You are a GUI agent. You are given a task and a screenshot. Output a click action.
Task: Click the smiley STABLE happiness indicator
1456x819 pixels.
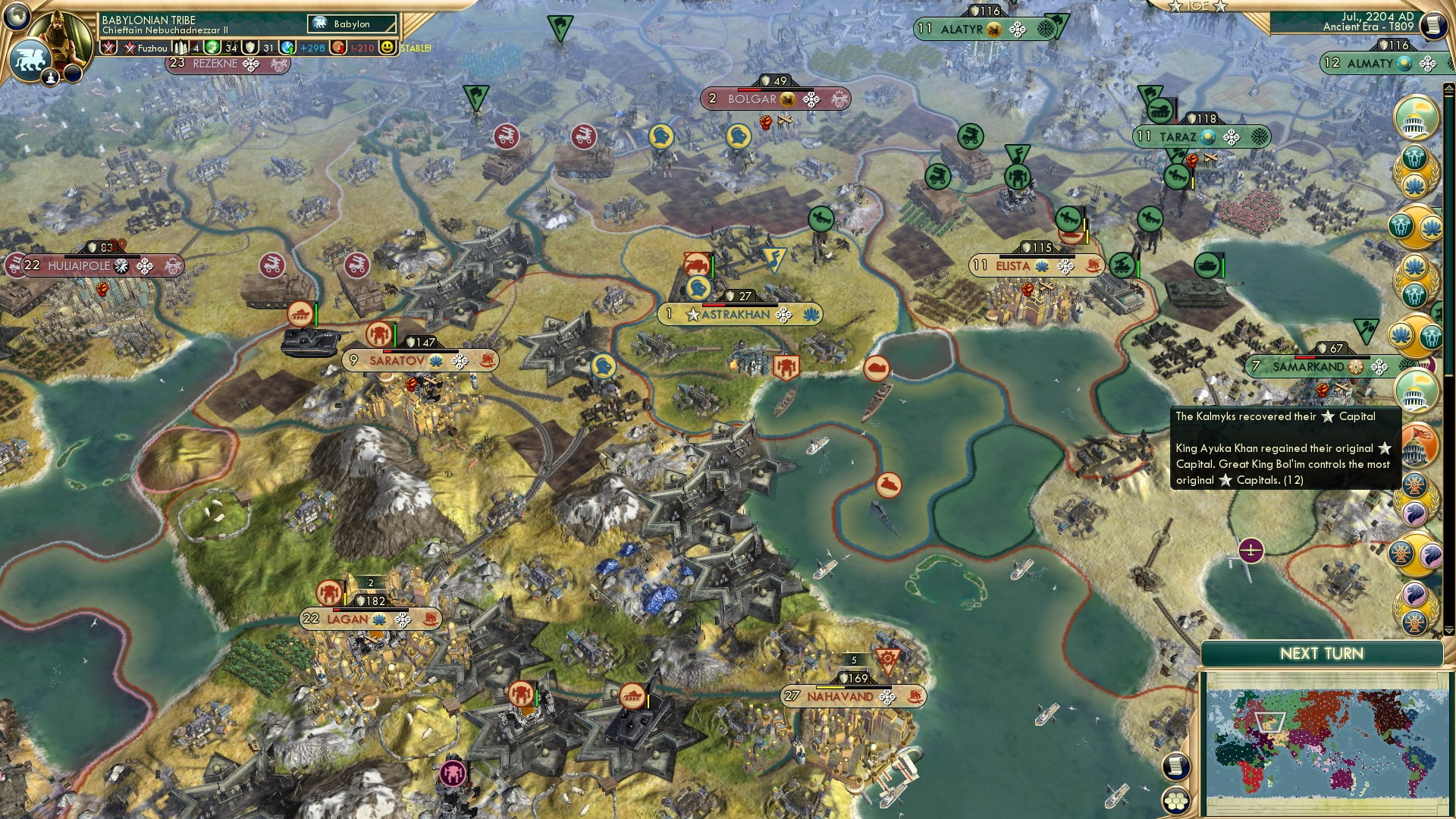389,47
